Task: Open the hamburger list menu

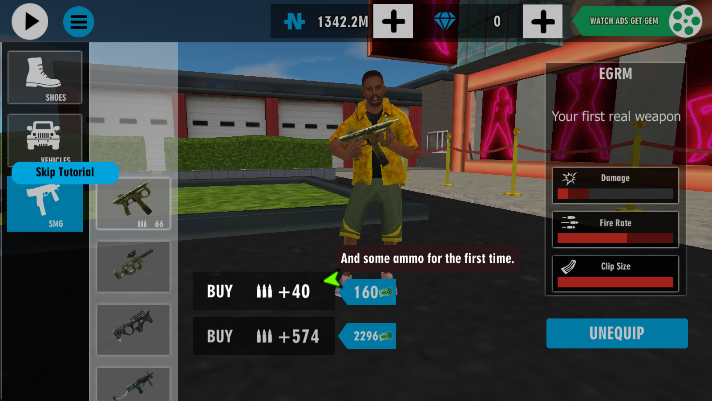Action: point(79,21)
